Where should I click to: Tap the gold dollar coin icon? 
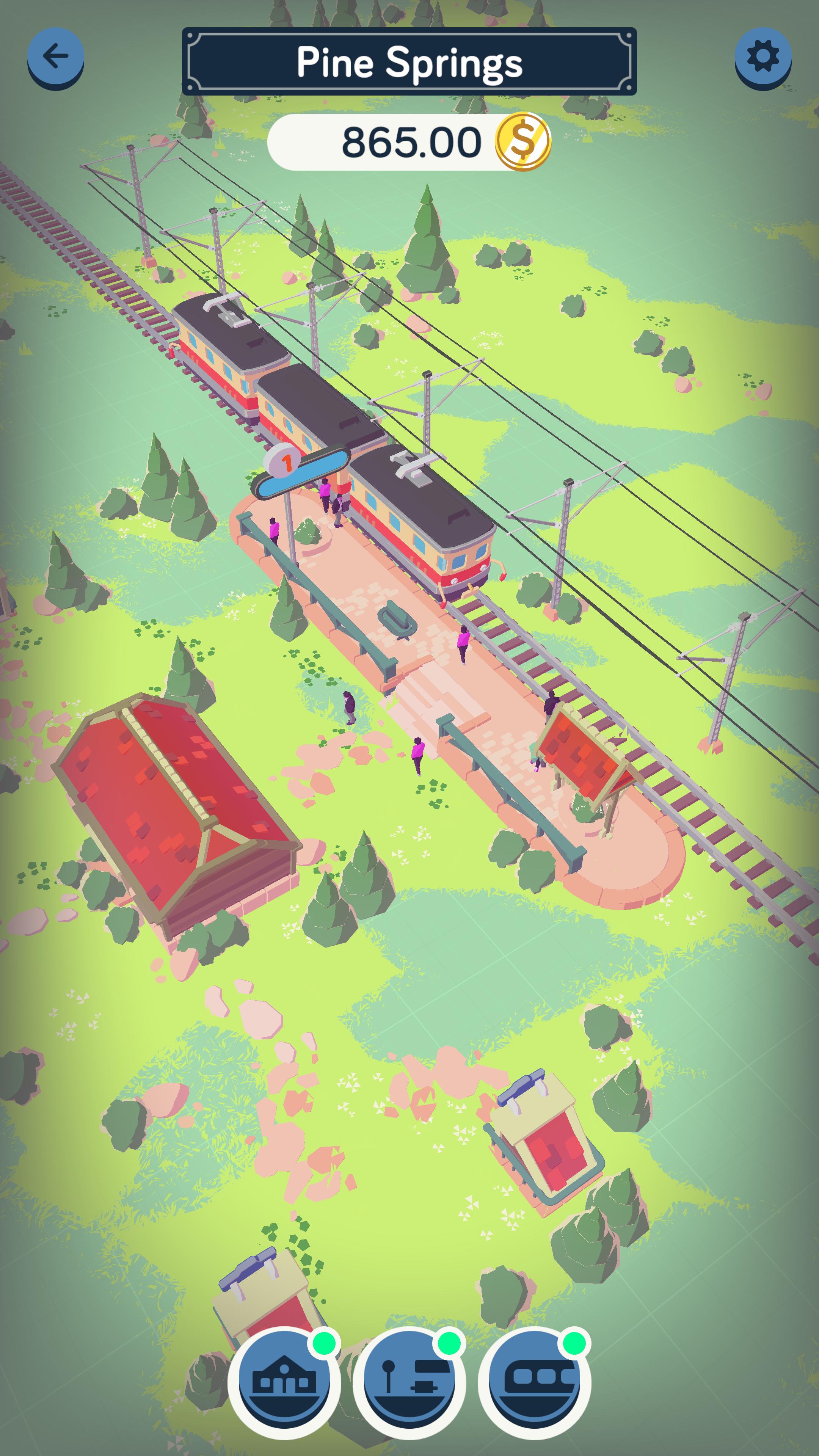(x=522, y=141)
